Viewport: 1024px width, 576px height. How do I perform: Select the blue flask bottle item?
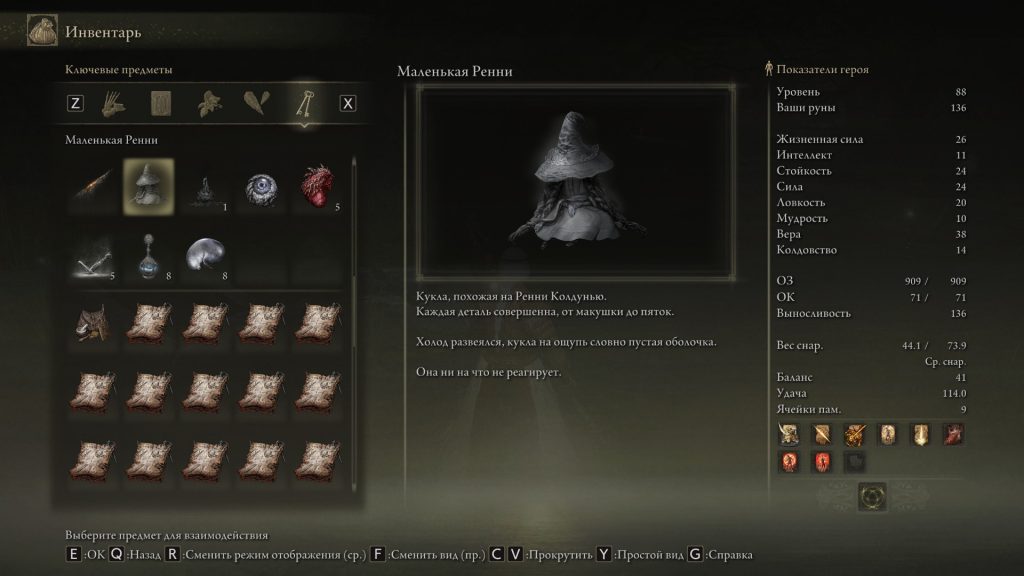coord(148,256)
